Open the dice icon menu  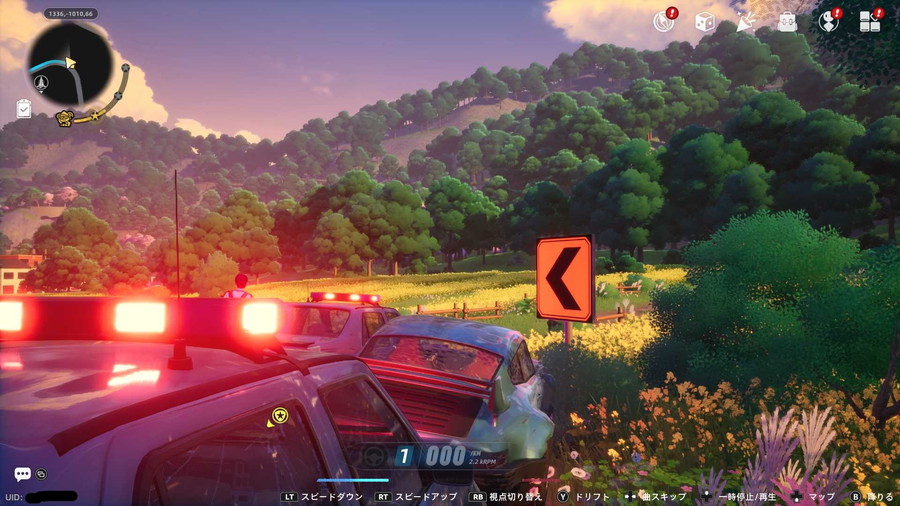(x=704, y=21)
